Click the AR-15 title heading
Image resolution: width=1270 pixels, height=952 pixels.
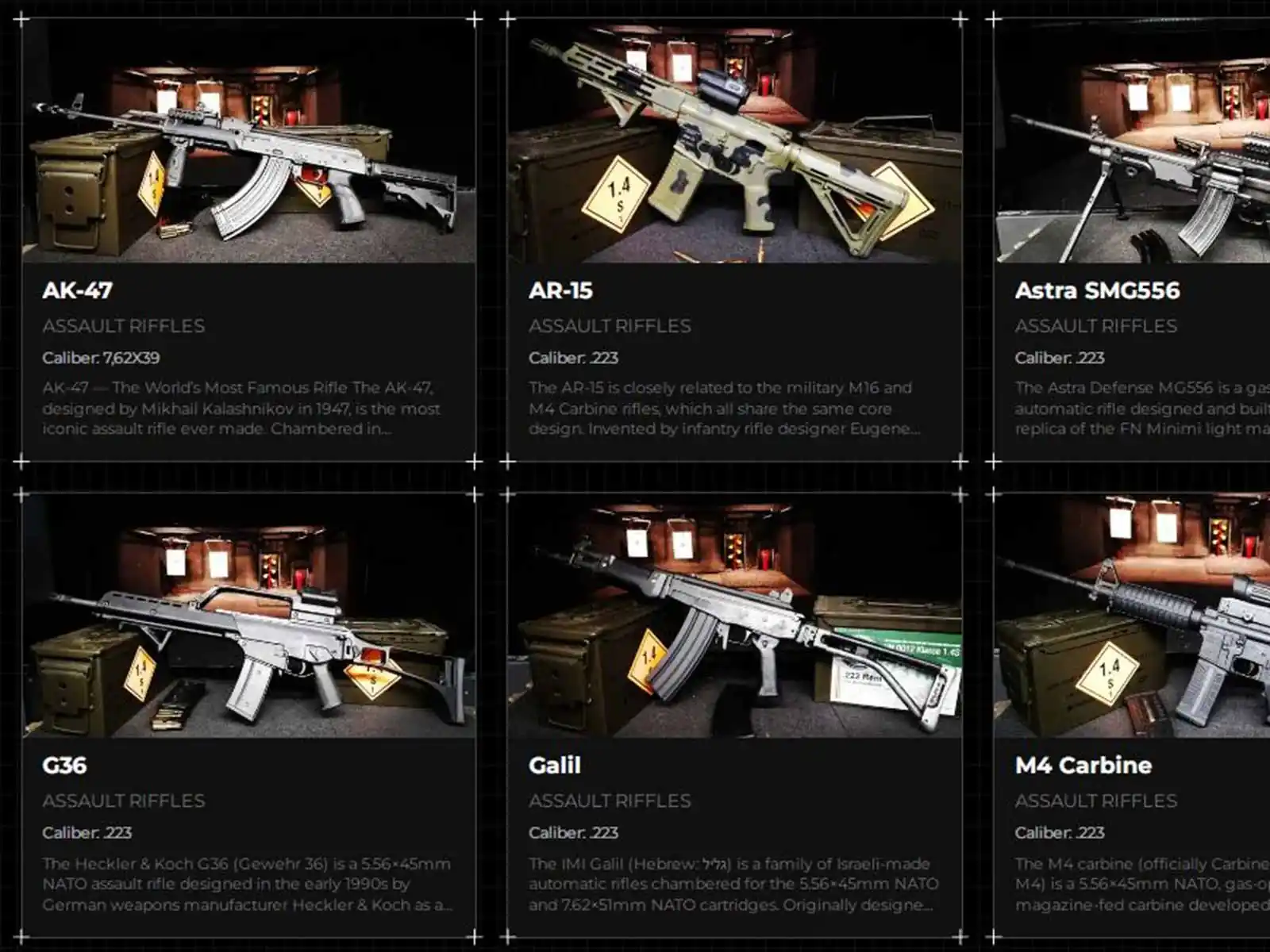[x=560, y=290]
